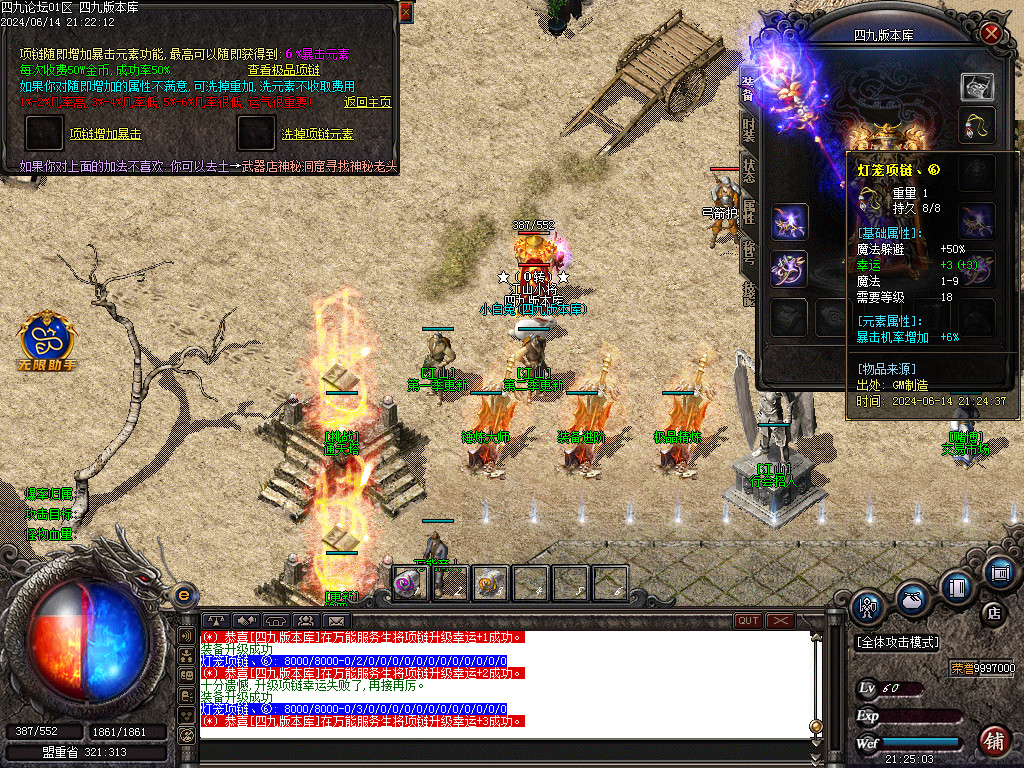Click the 项链增加暴击 link
This screenshot has height=768, width=1024.
(104, 134)
